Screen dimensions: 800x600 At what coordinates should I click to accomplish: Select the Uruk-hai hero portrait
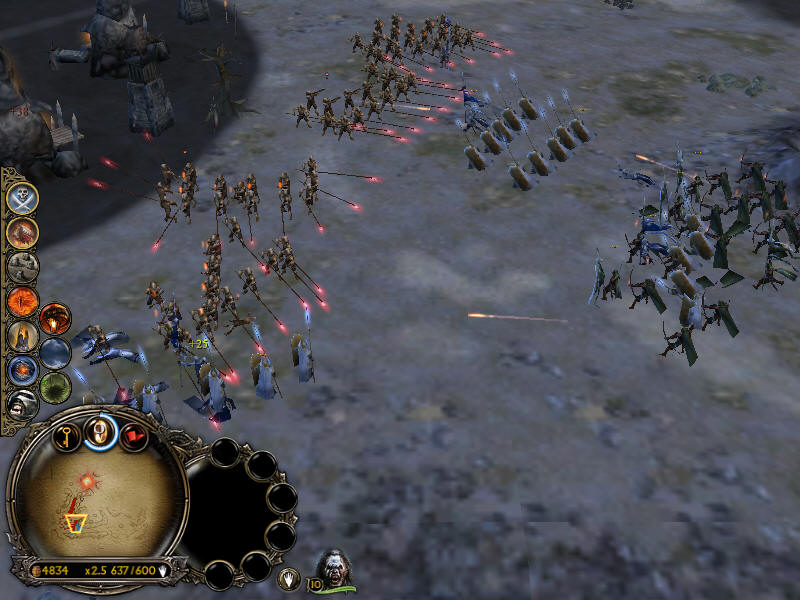pos(334,571)
